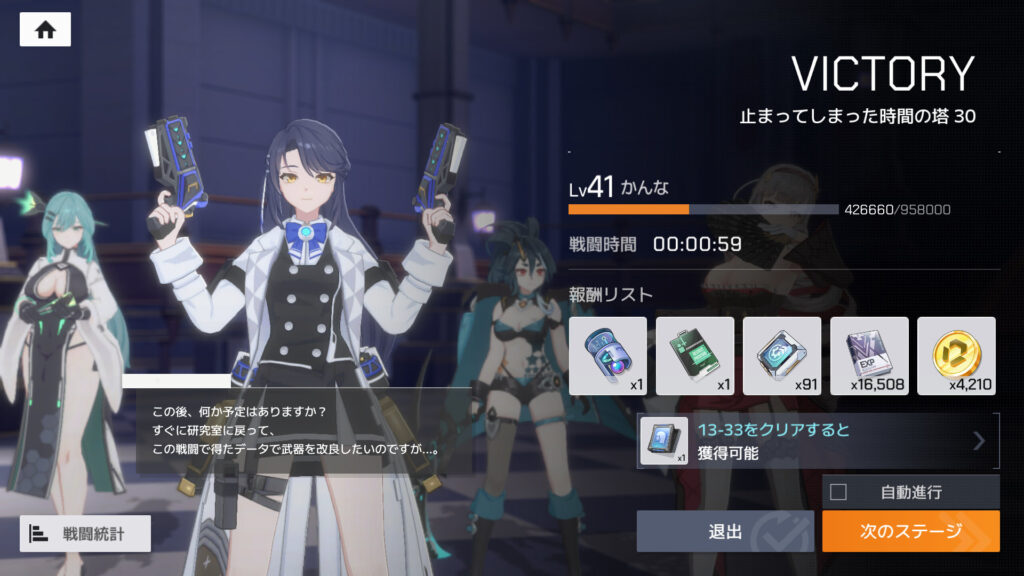1024x576 pixels.
Task: Go to the home screen
Action: [45, 29]
